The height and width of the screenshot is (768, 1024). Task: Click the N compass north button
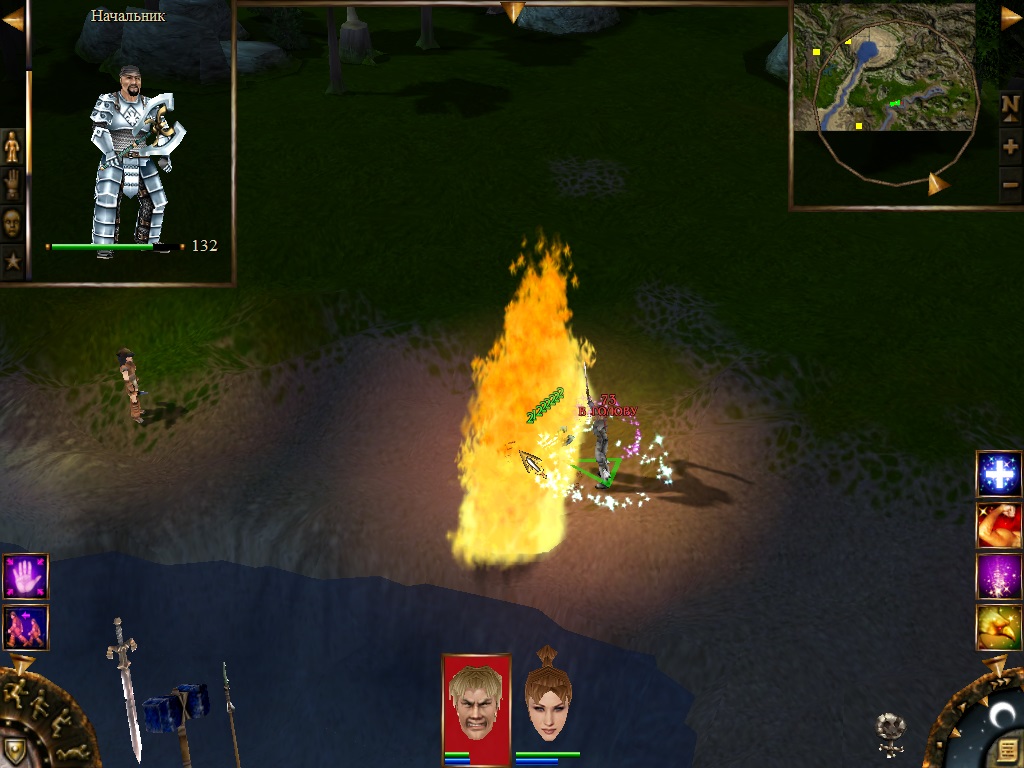[x=1010, y=104]
